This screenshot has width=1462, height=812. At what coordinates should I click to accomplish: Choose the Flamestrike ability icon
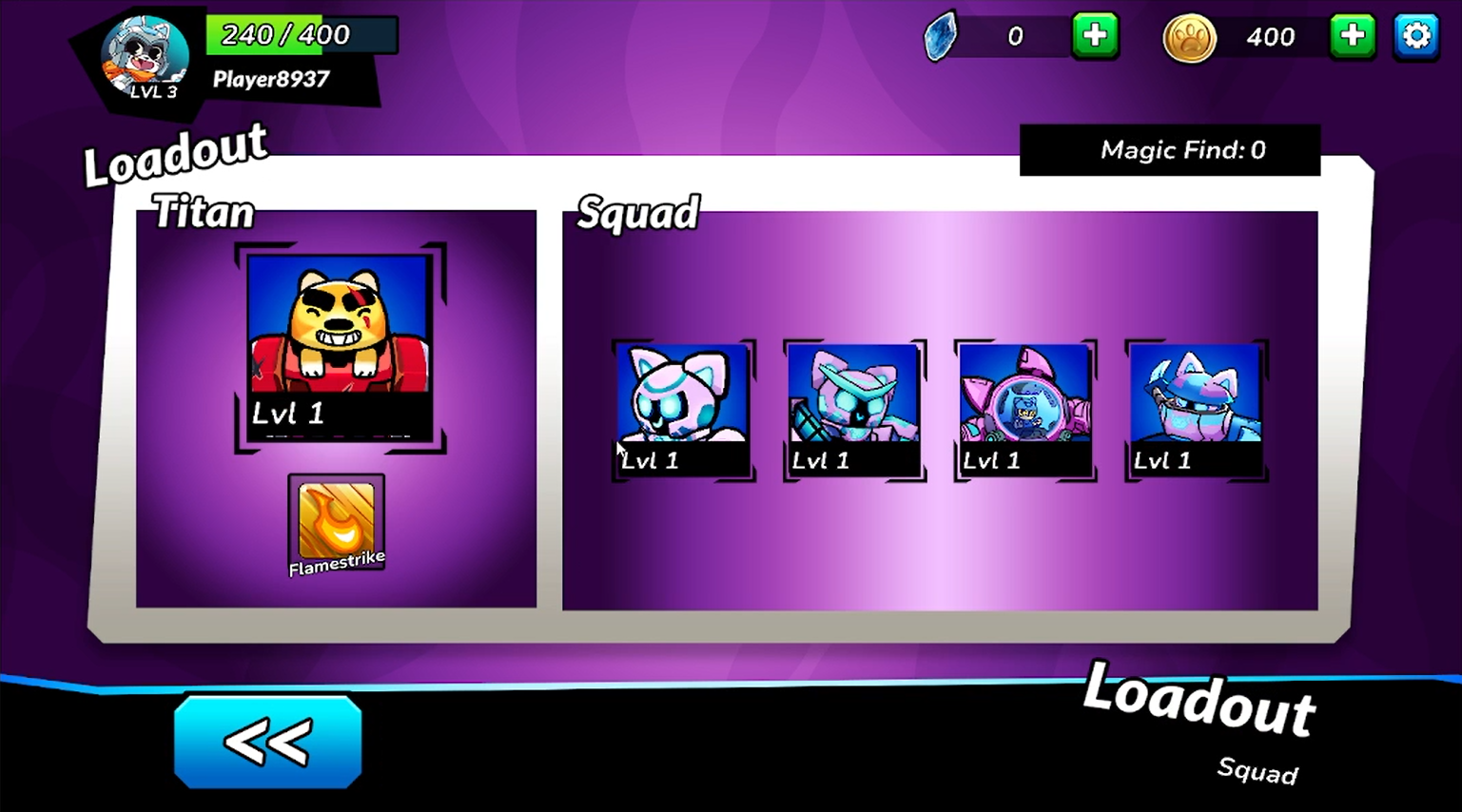(x=337, y=524)
